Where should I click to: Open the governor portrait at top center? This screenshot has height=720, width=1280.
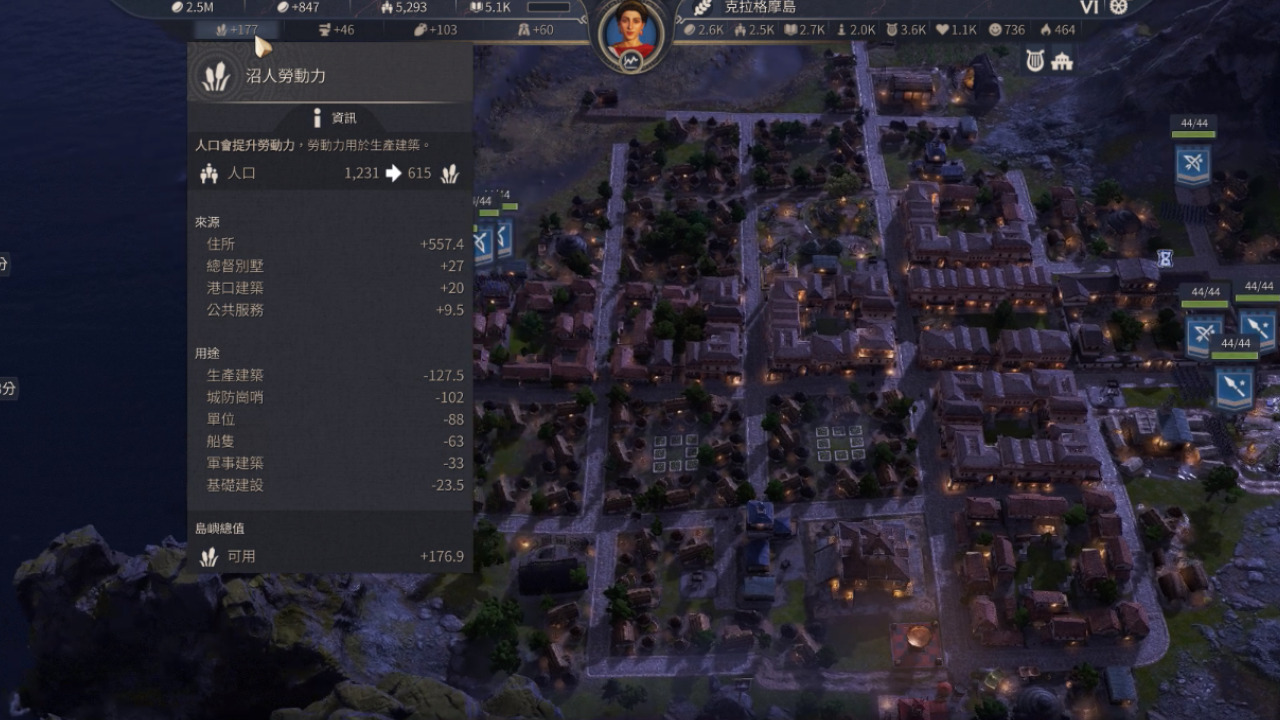[x=632, y=32]
